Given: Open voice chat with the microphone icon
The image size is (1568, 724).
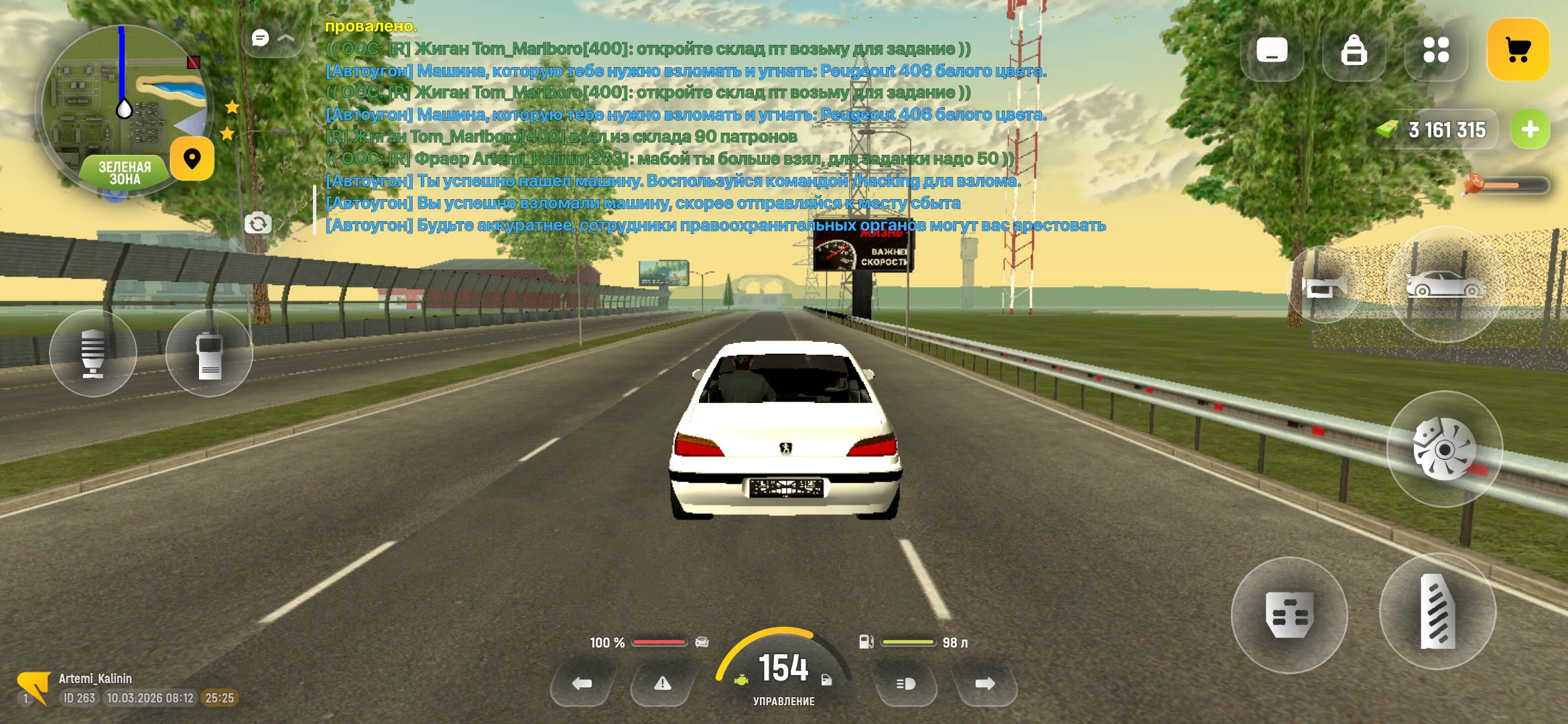Looking at the screenshot, I should 94,352.
